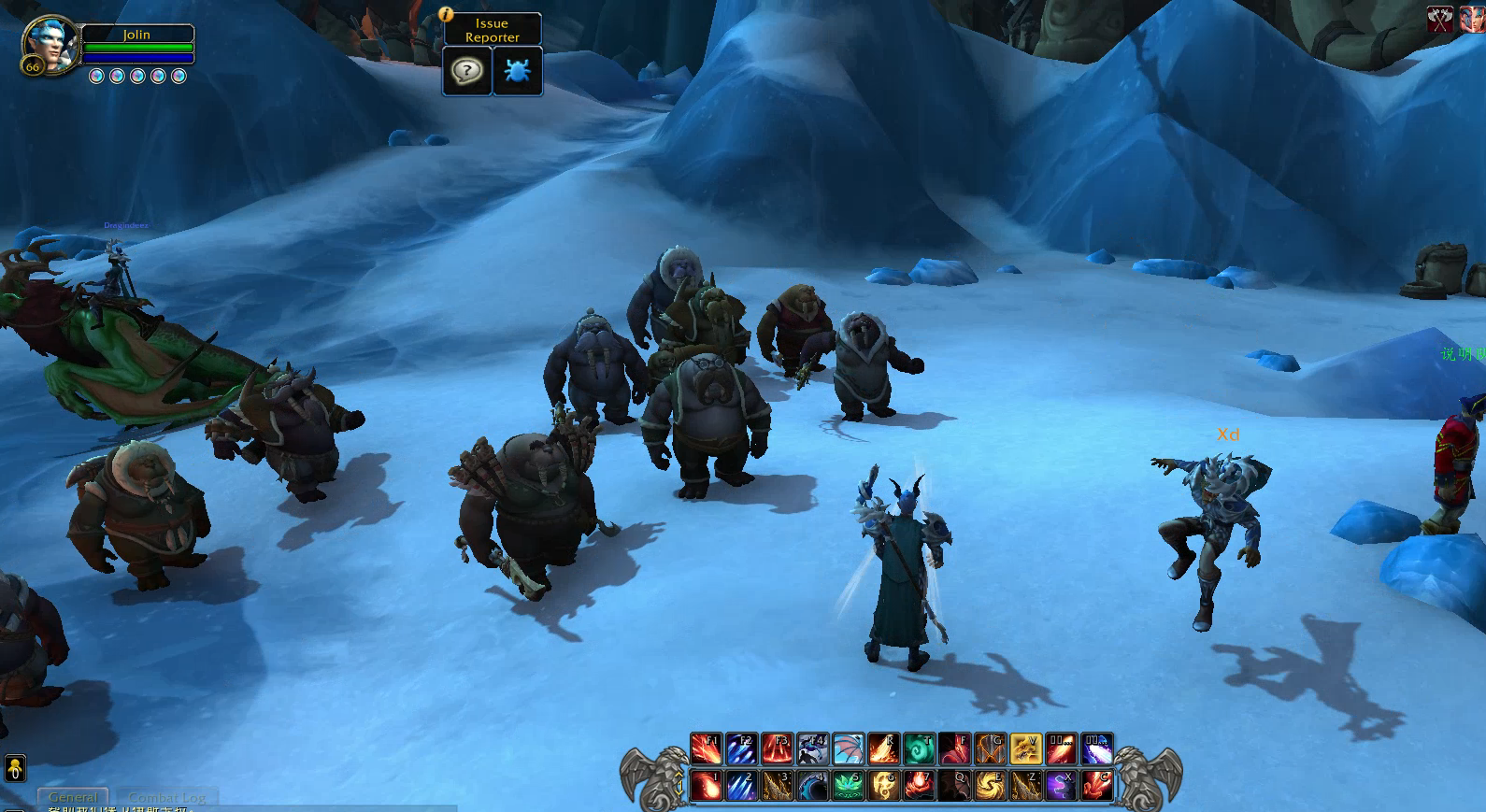Viewport: 1486px width, 812px height.
Task: Use the red claw ability bound to C
Action: 1096,785
